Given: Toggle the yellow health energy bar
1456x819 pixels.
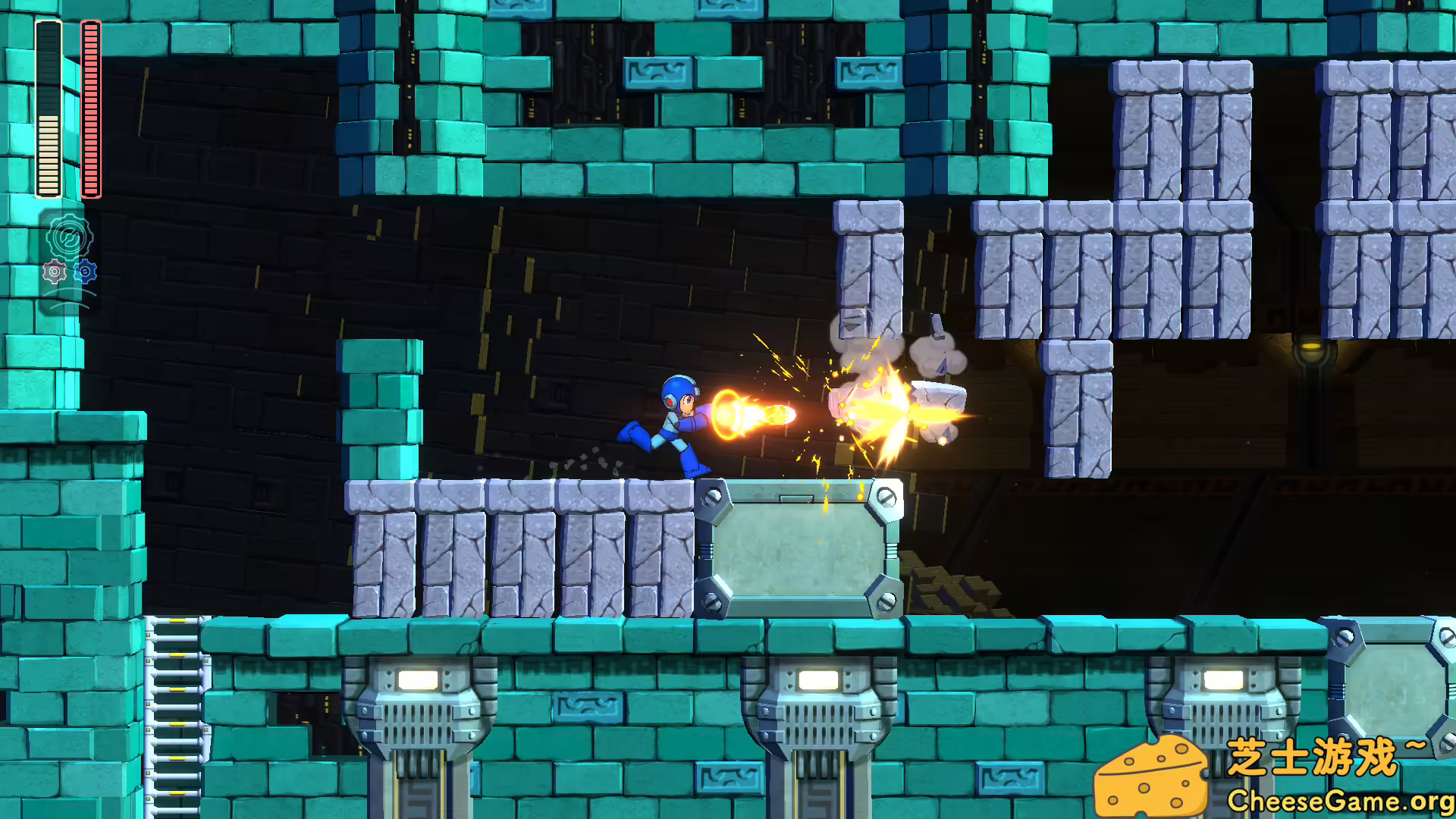Looking at the screenshot, I should coord(49,106).
